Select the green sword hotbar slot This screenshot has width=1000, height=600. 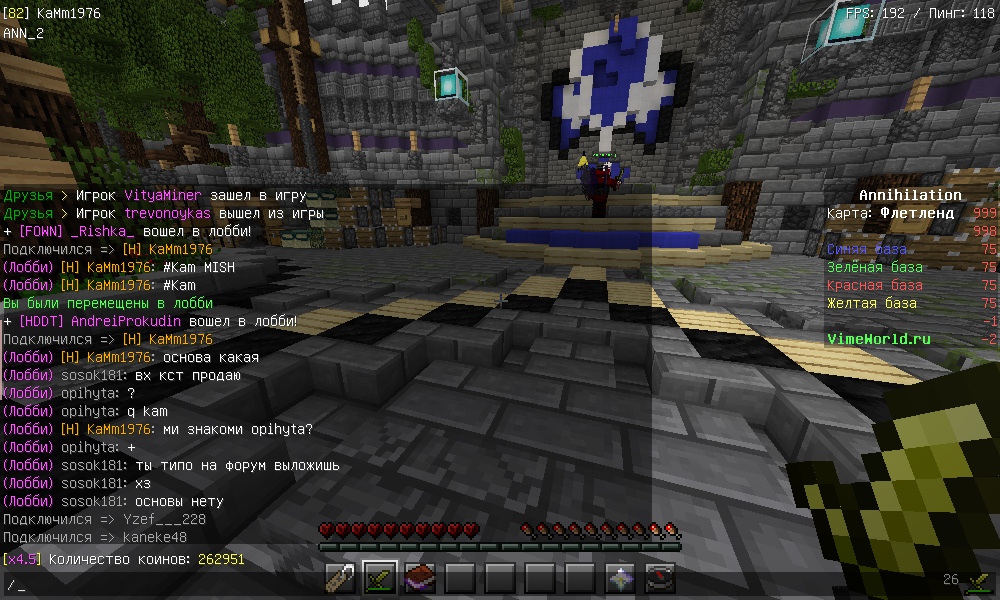tap(380, 578)
